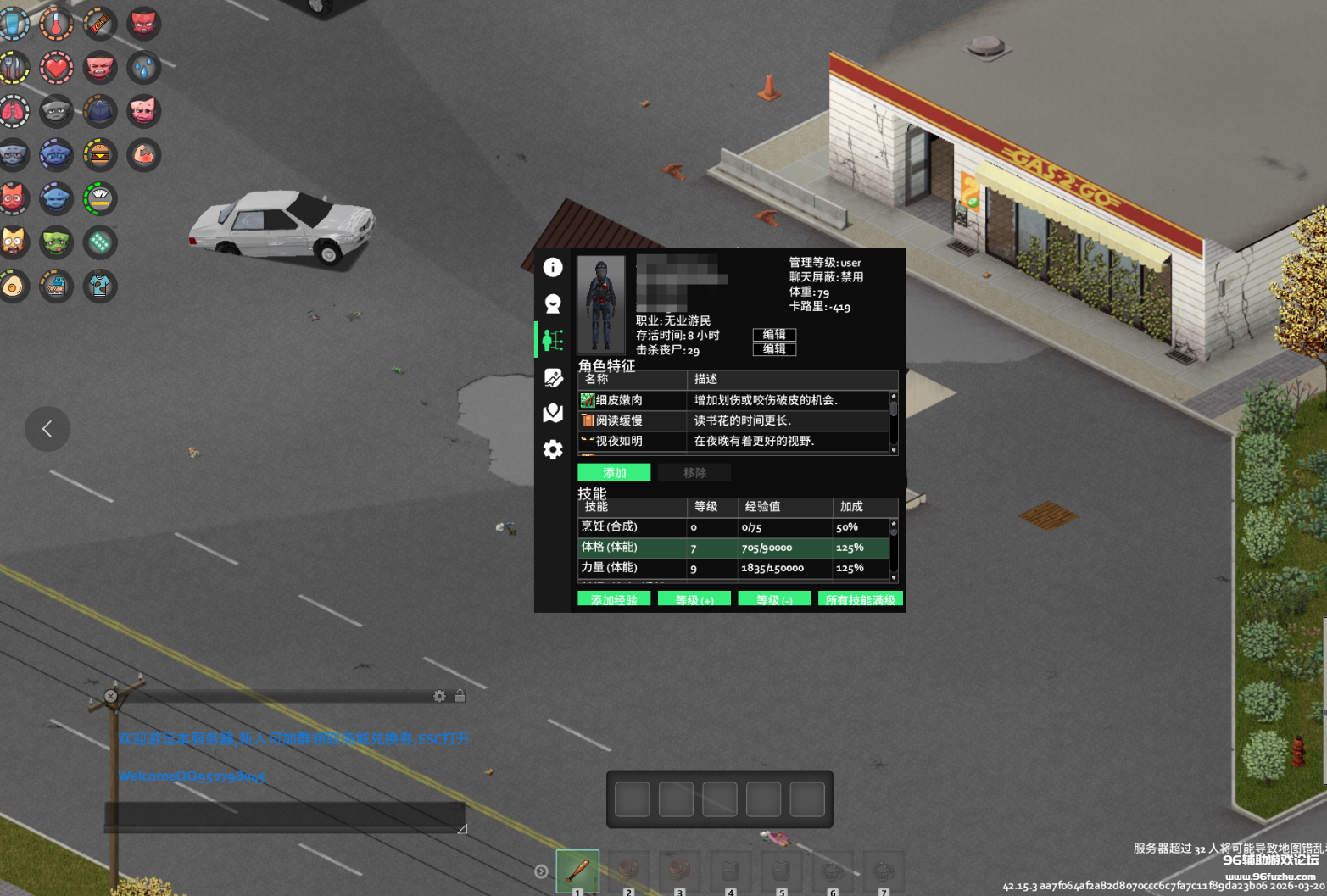Open the info tab in the admin panel sidebar

553,267
